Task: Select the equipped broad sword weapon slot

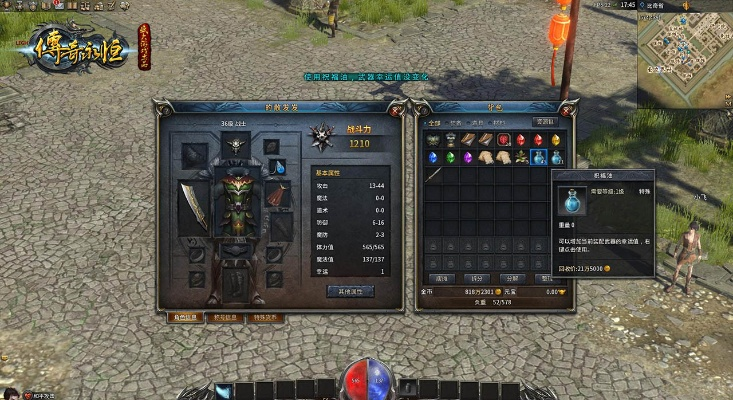Action: [193, 206]
